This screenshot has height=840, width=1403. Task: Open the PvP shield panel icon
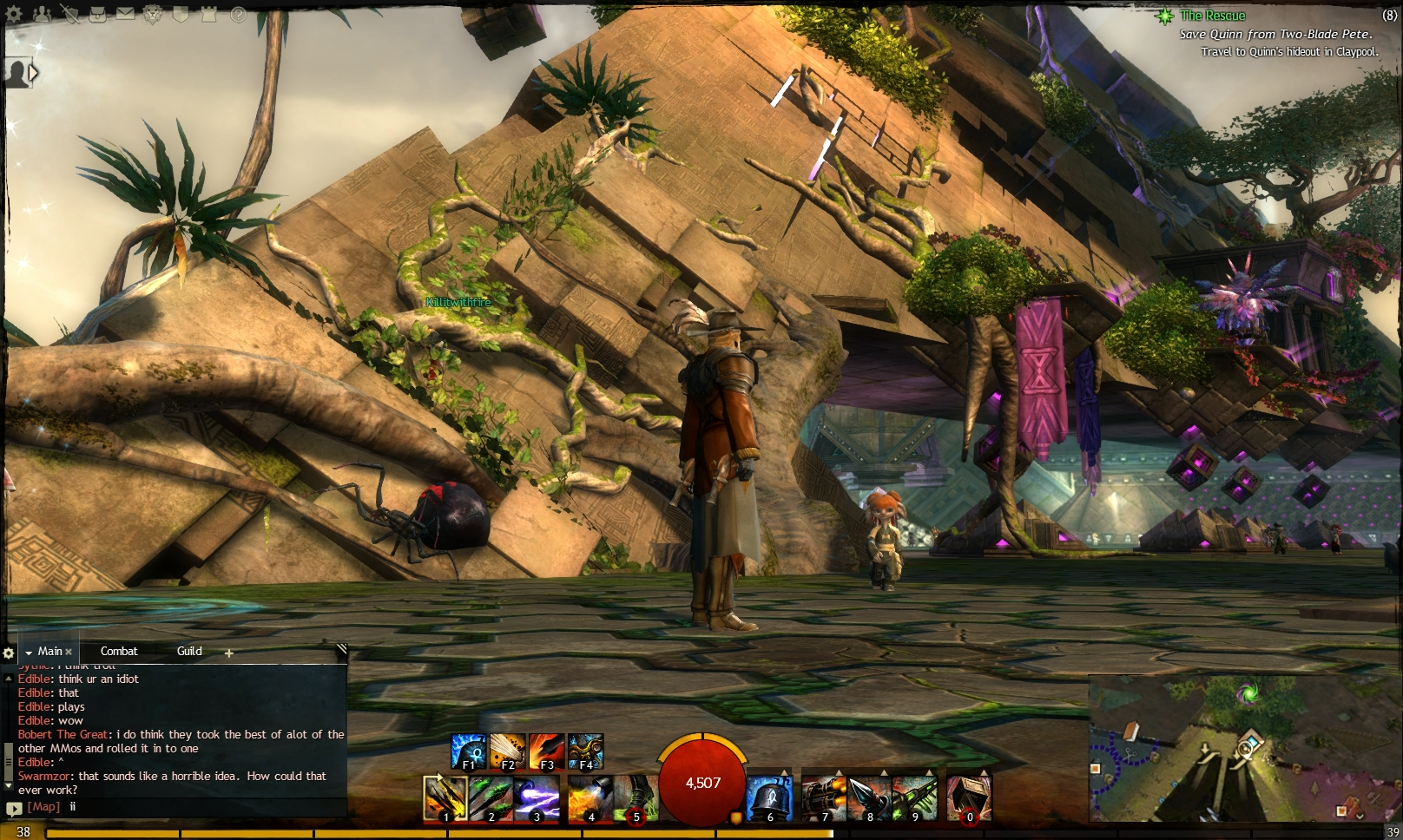click(181, 13)
